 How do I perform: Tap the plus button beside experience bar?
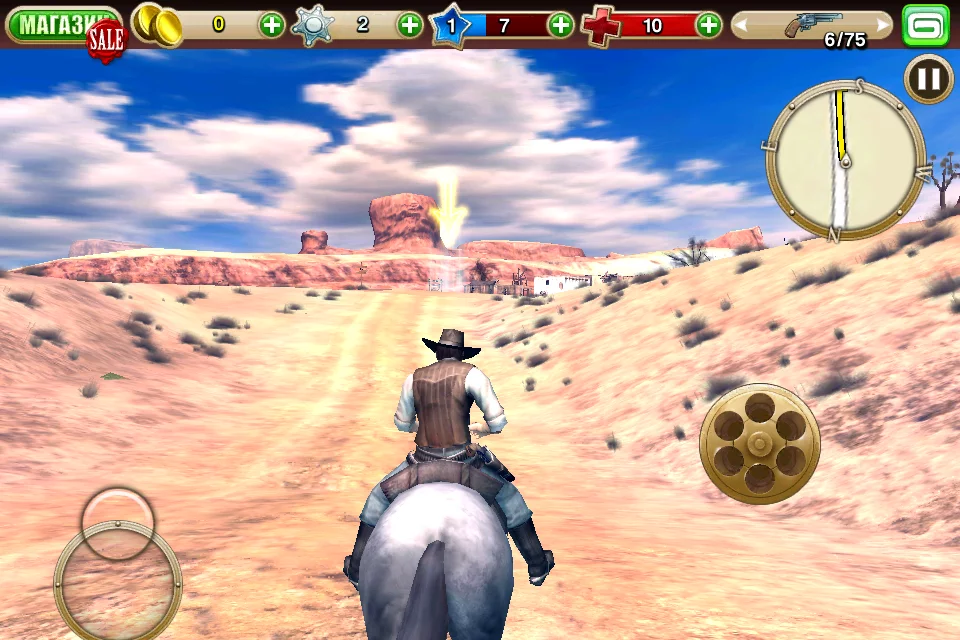[x=561, y=25]
